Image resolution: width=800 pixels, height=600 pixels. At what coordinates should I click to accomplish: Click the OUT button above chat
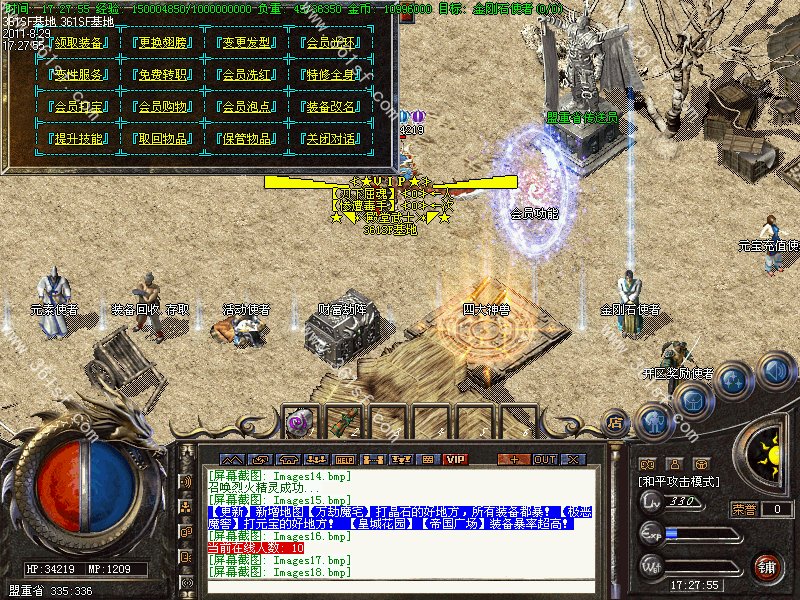tap(544, 459)
